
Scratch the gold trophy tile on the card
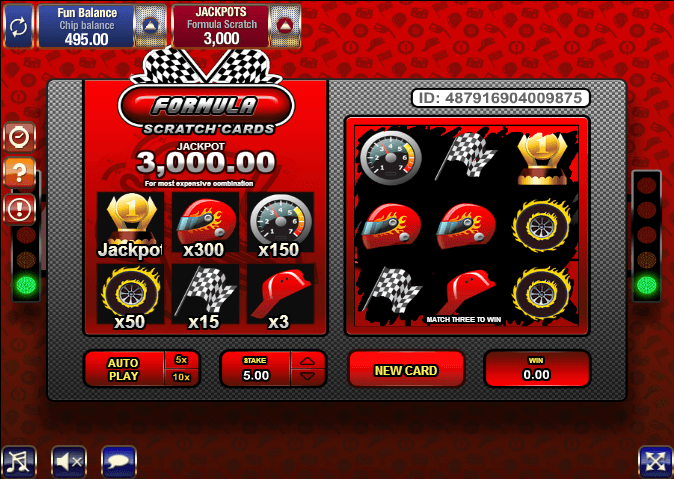click(543, 156)
